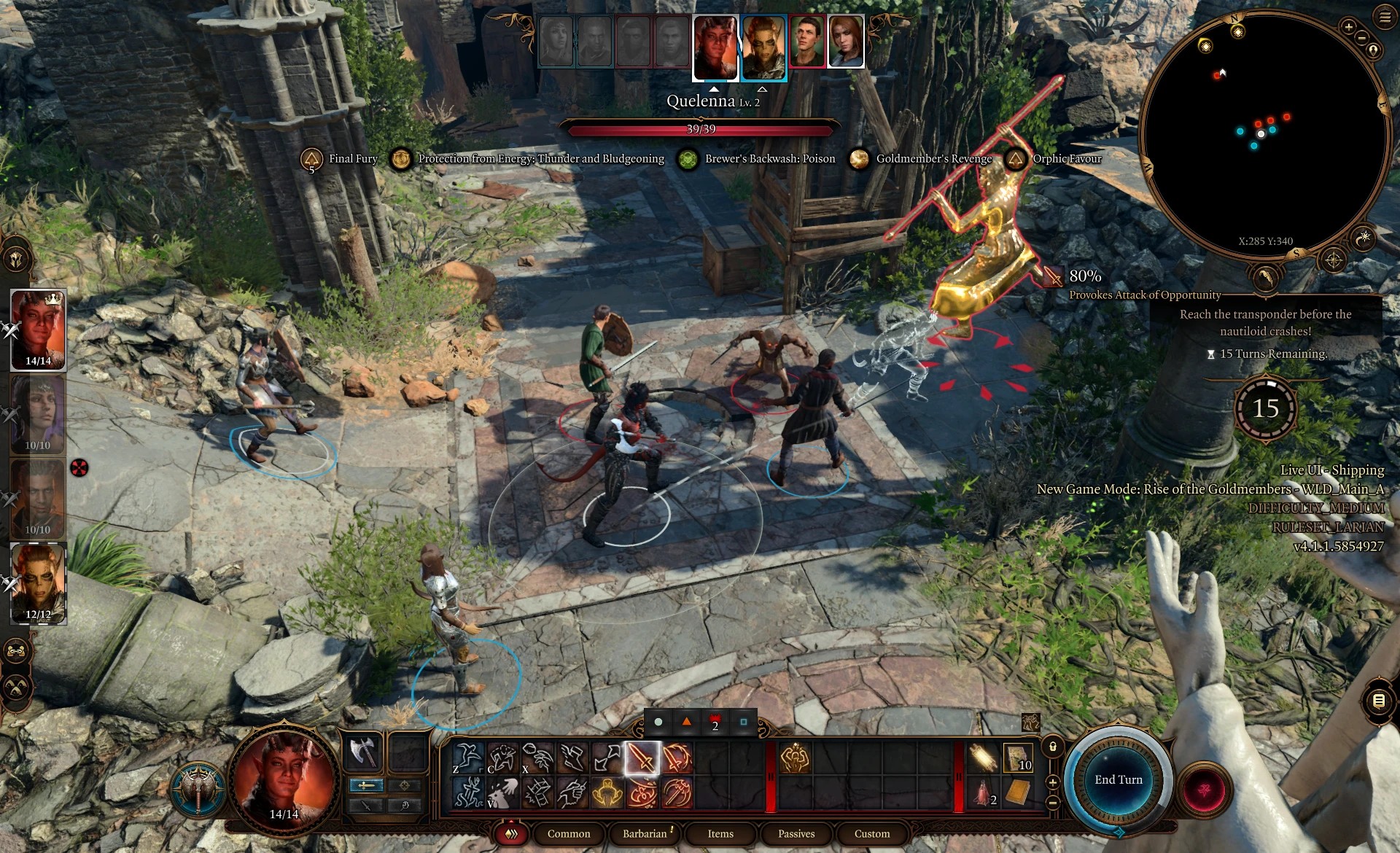Select the Custom hotbar tab

pos(872,833)
